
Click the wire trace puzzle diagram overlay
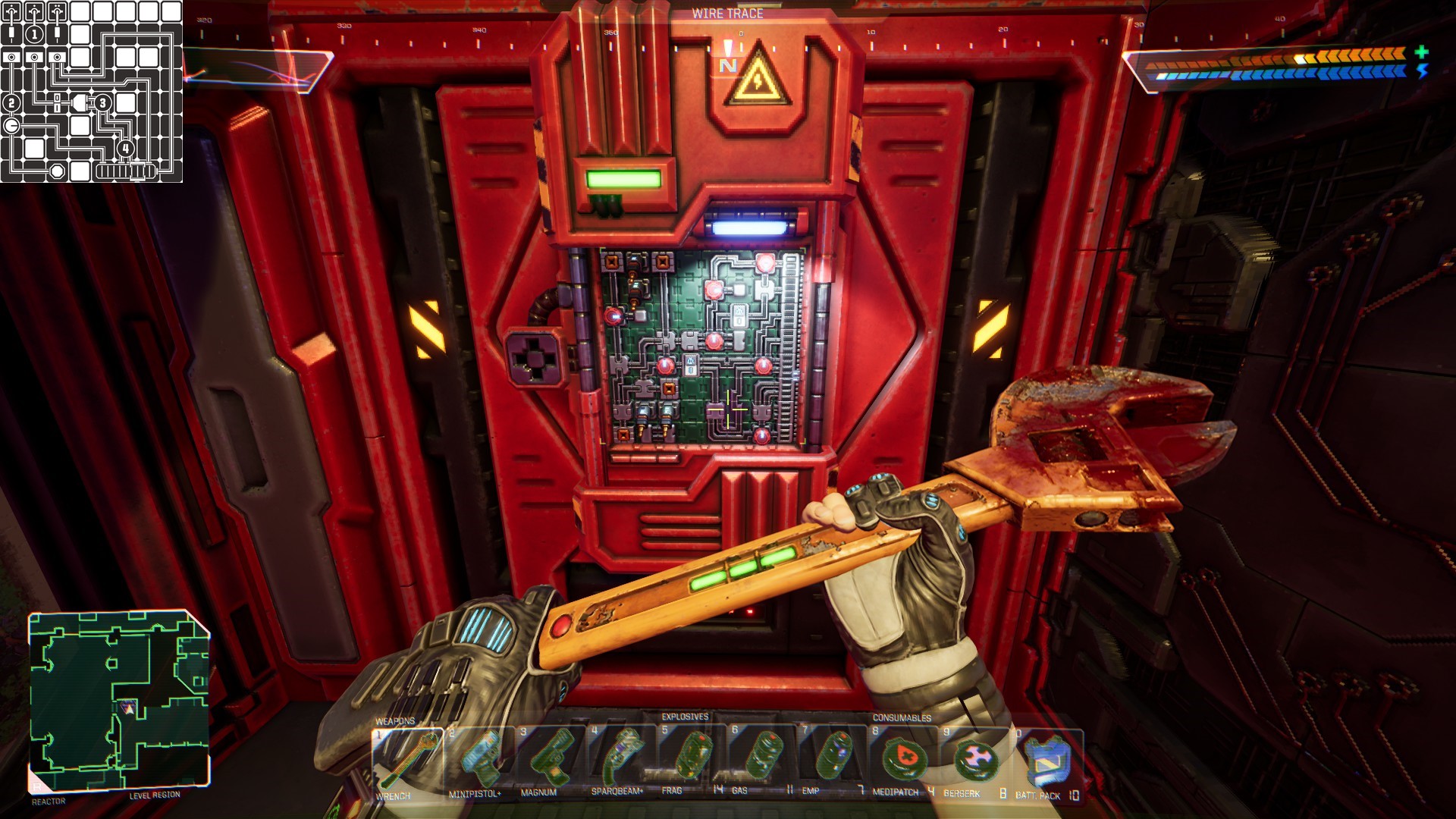coord(92,92)
